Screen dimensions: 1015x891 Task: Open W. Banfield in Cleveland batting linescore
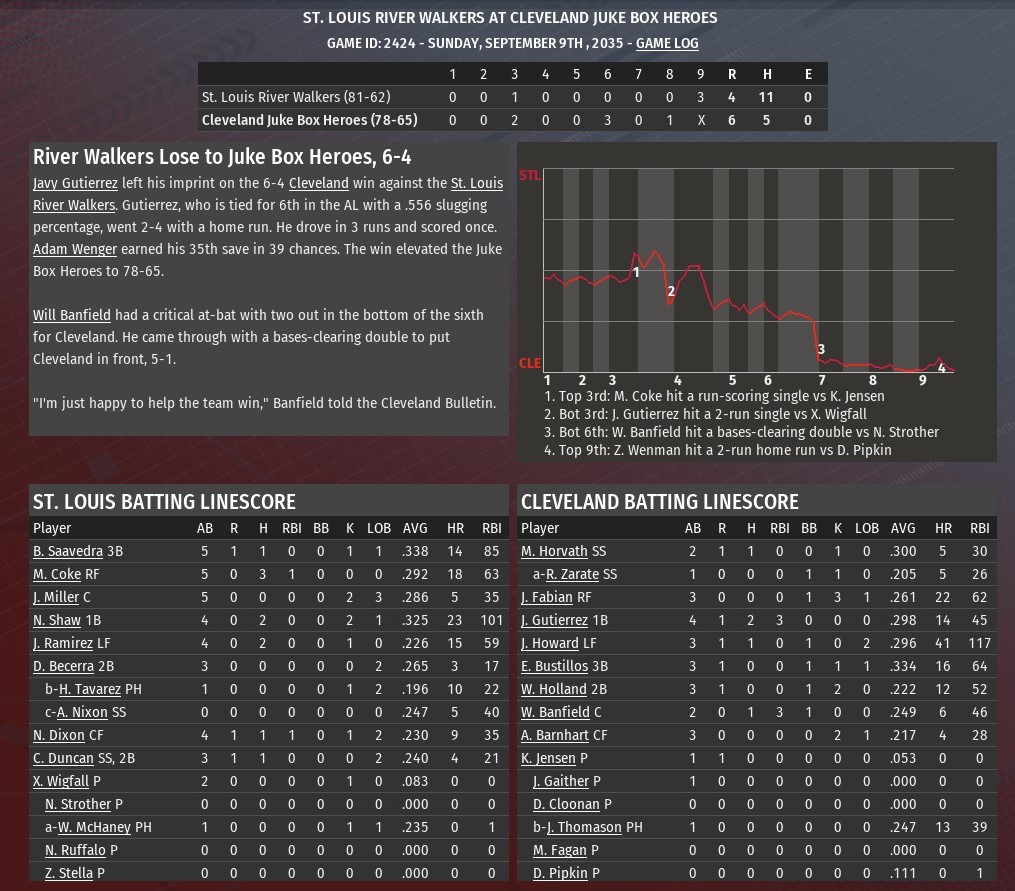(555, 712)
